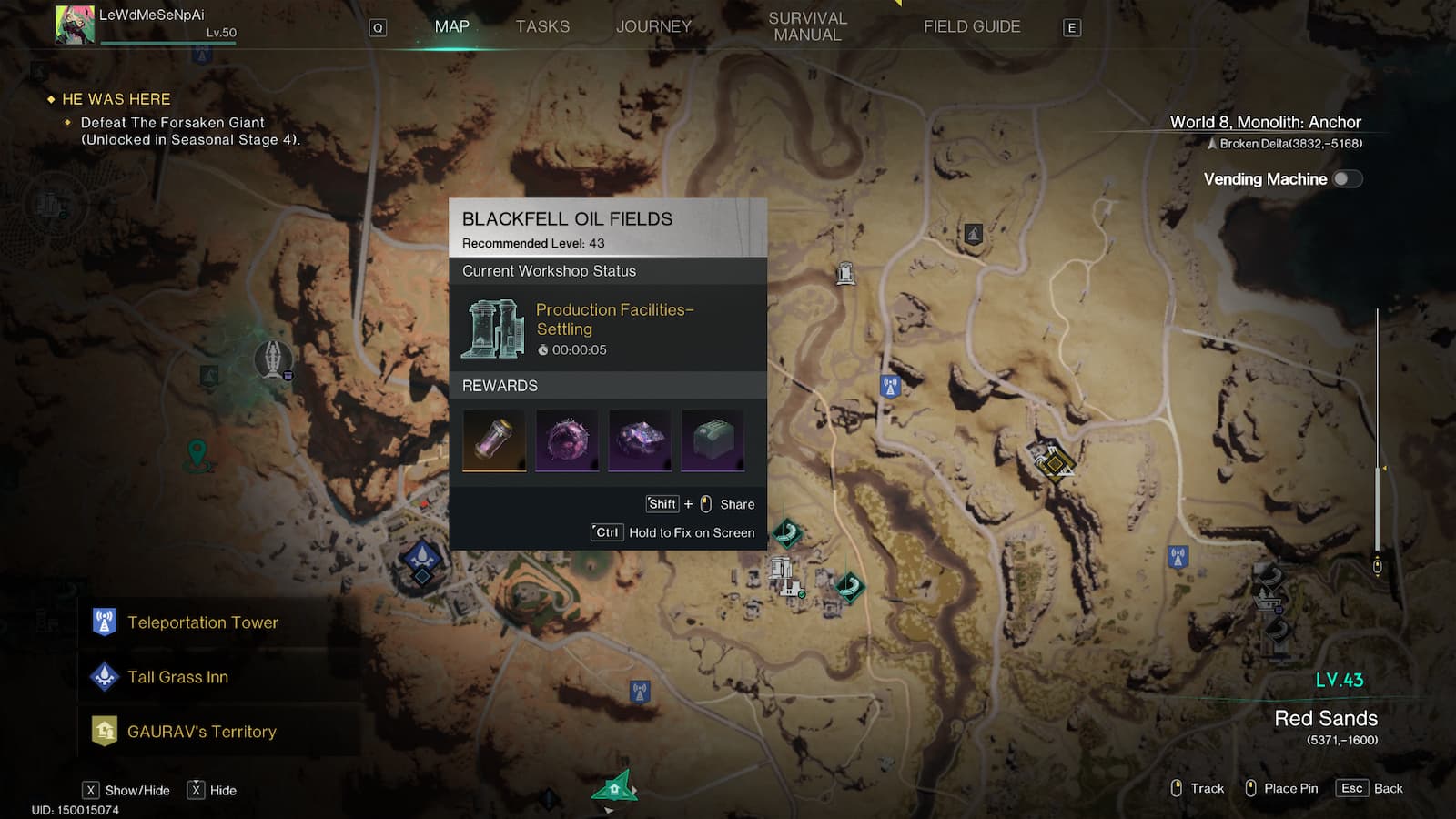Pick GAURAV's Territory in the list
The height and width of the screenshot is (819, 1456).
[x=201, y=732]
